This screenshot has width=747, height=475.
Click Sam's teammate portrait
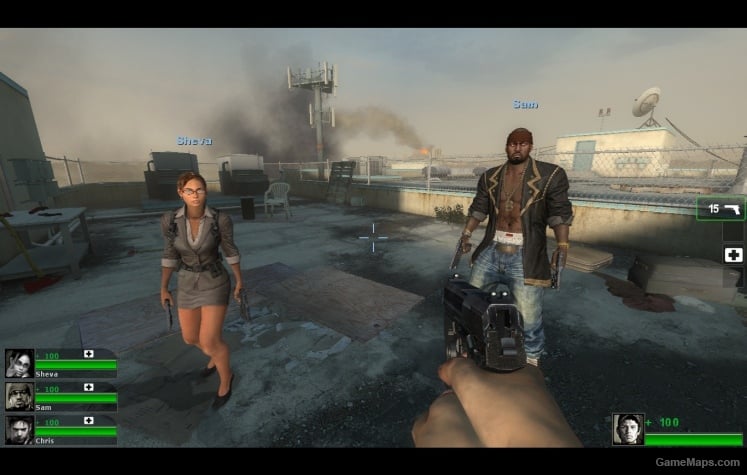coord(19,396)
